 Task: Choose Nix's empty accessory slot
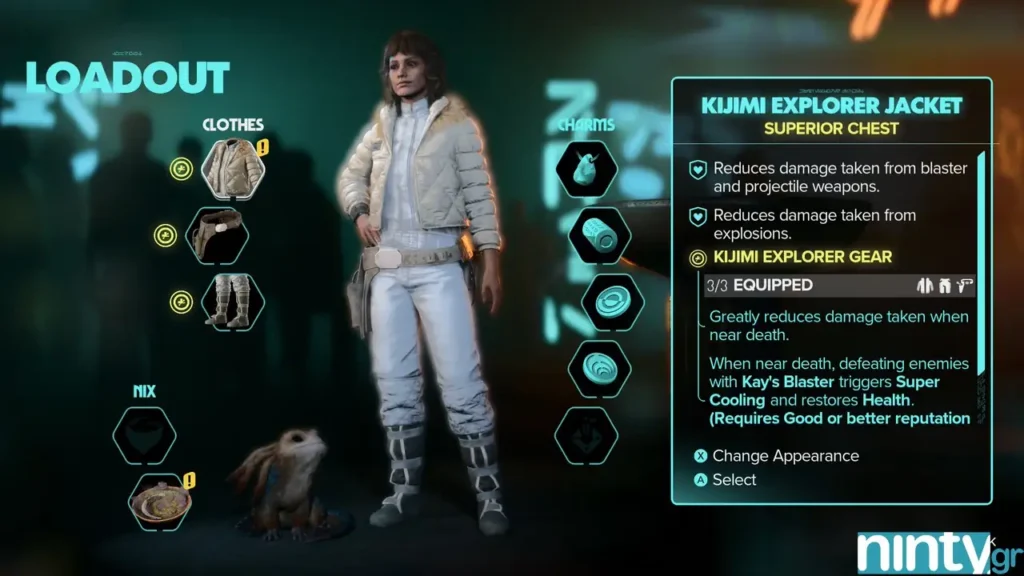click(x=144, y=434)
